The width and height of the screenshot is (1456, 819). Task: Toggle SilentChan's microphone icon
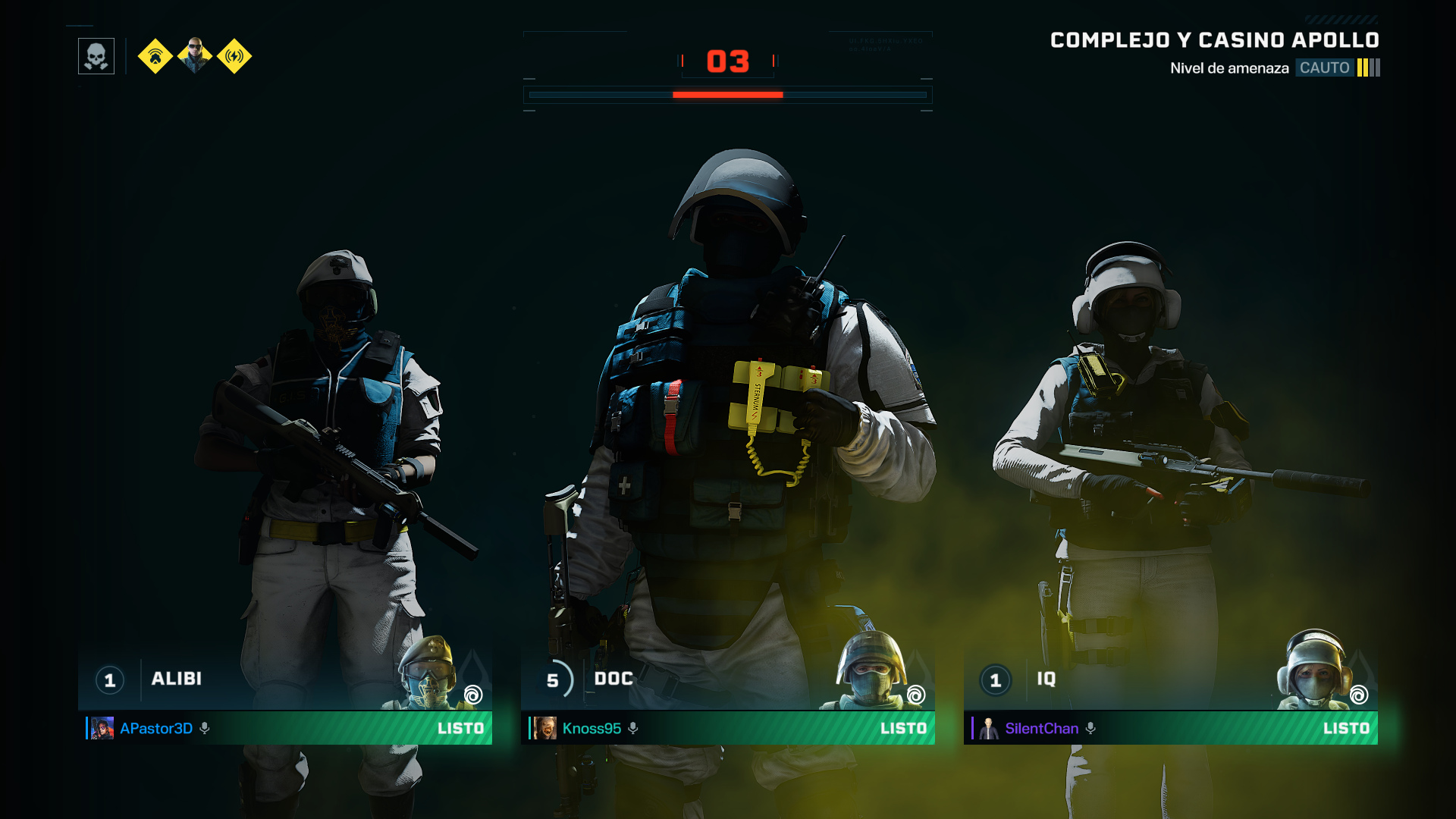(1091, 729)
